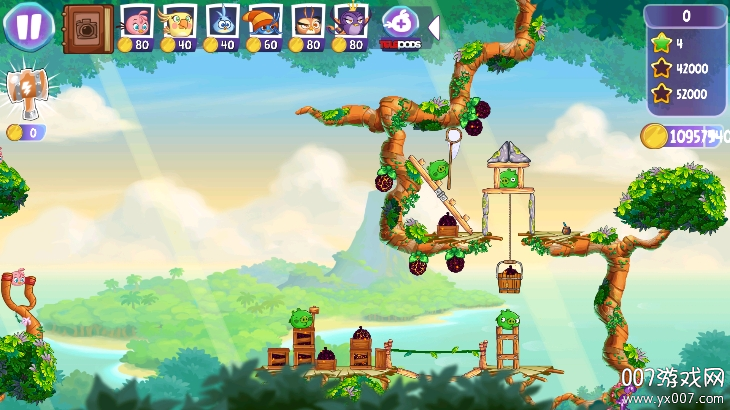
Task: Select the pink bird Stella card
Action: 136,24
